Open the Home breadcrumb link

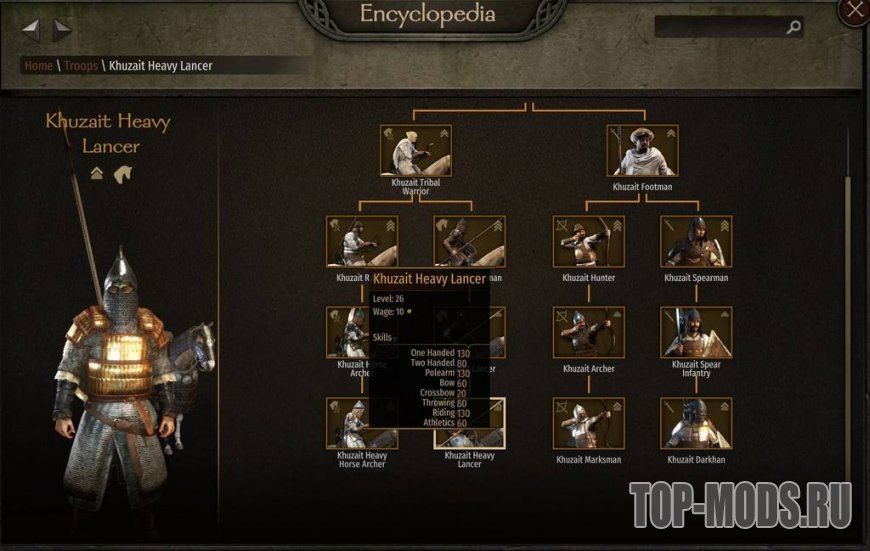(39, 66)
